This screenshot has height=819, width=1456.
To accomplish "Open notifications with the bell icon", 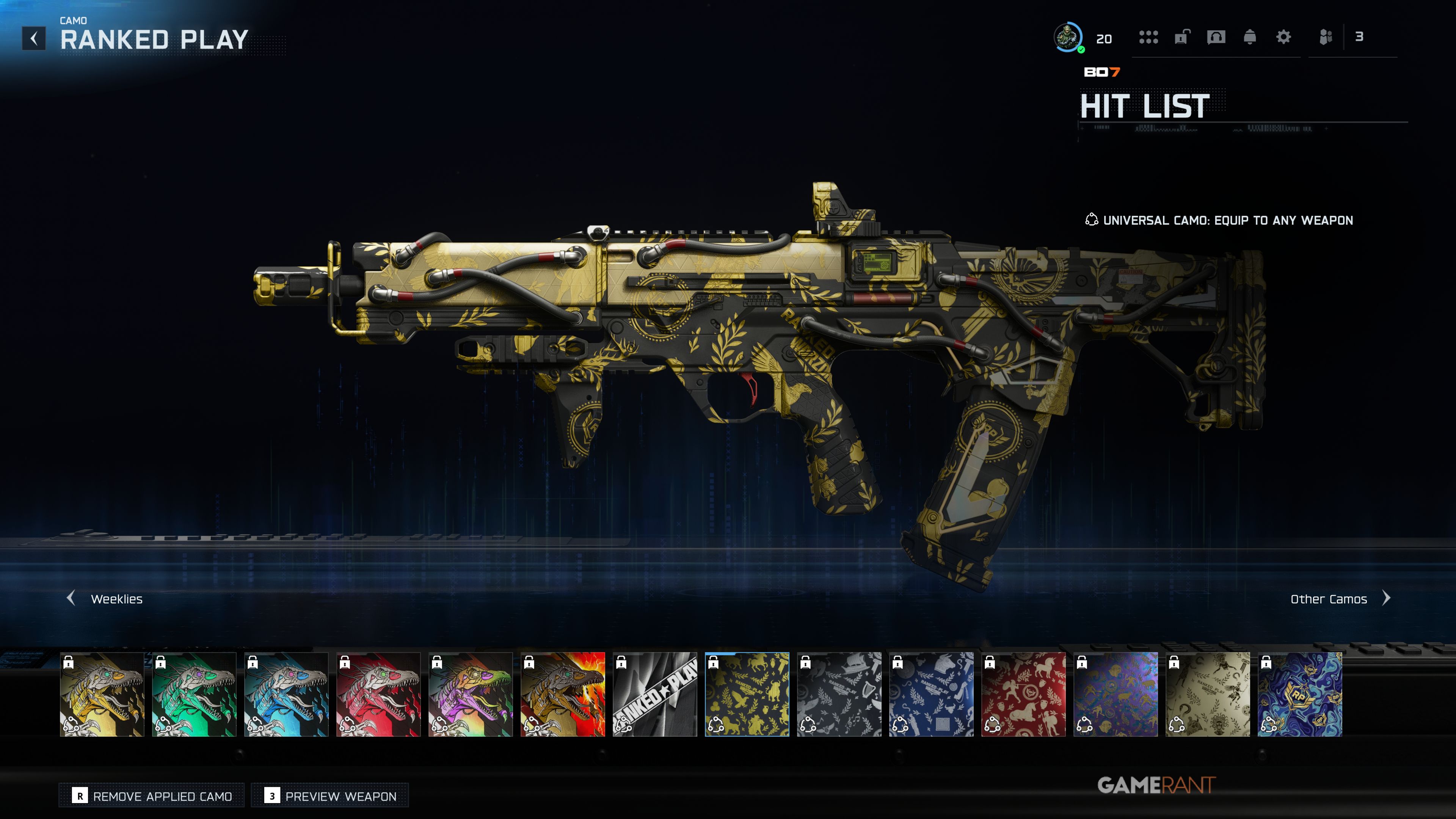I will (1250, 37).
